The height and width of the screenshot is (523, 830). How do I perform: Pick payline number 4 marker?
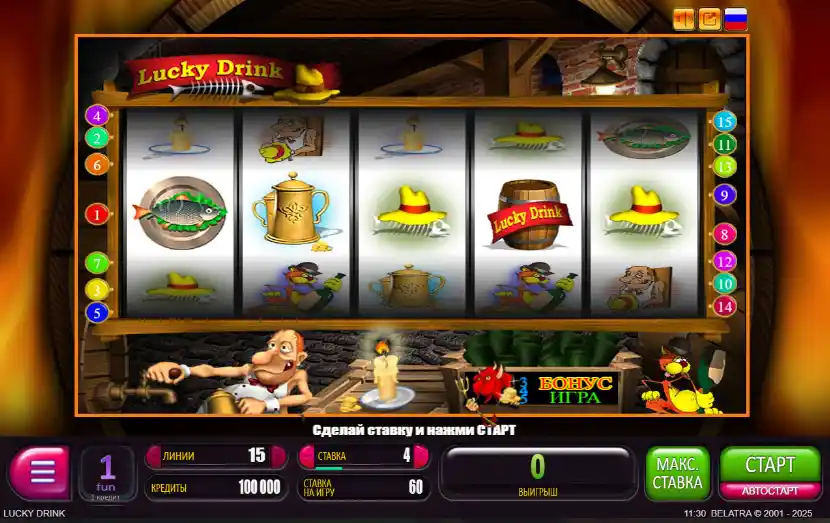point(97,115)
